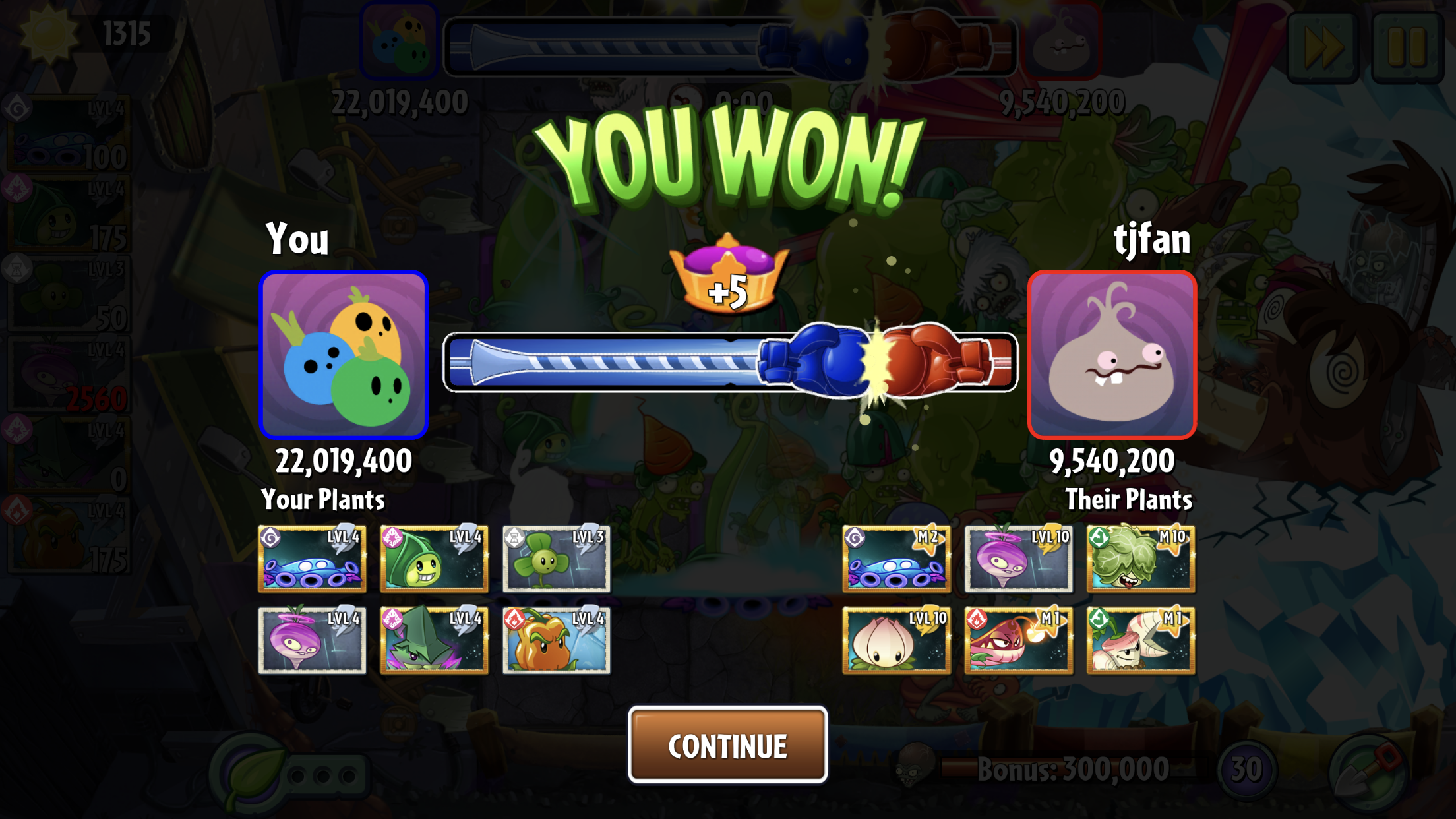The height and width of the screenshot is (819, 1456).
Task: View opponent's M10 green lettuce card
Action: 1140,559
